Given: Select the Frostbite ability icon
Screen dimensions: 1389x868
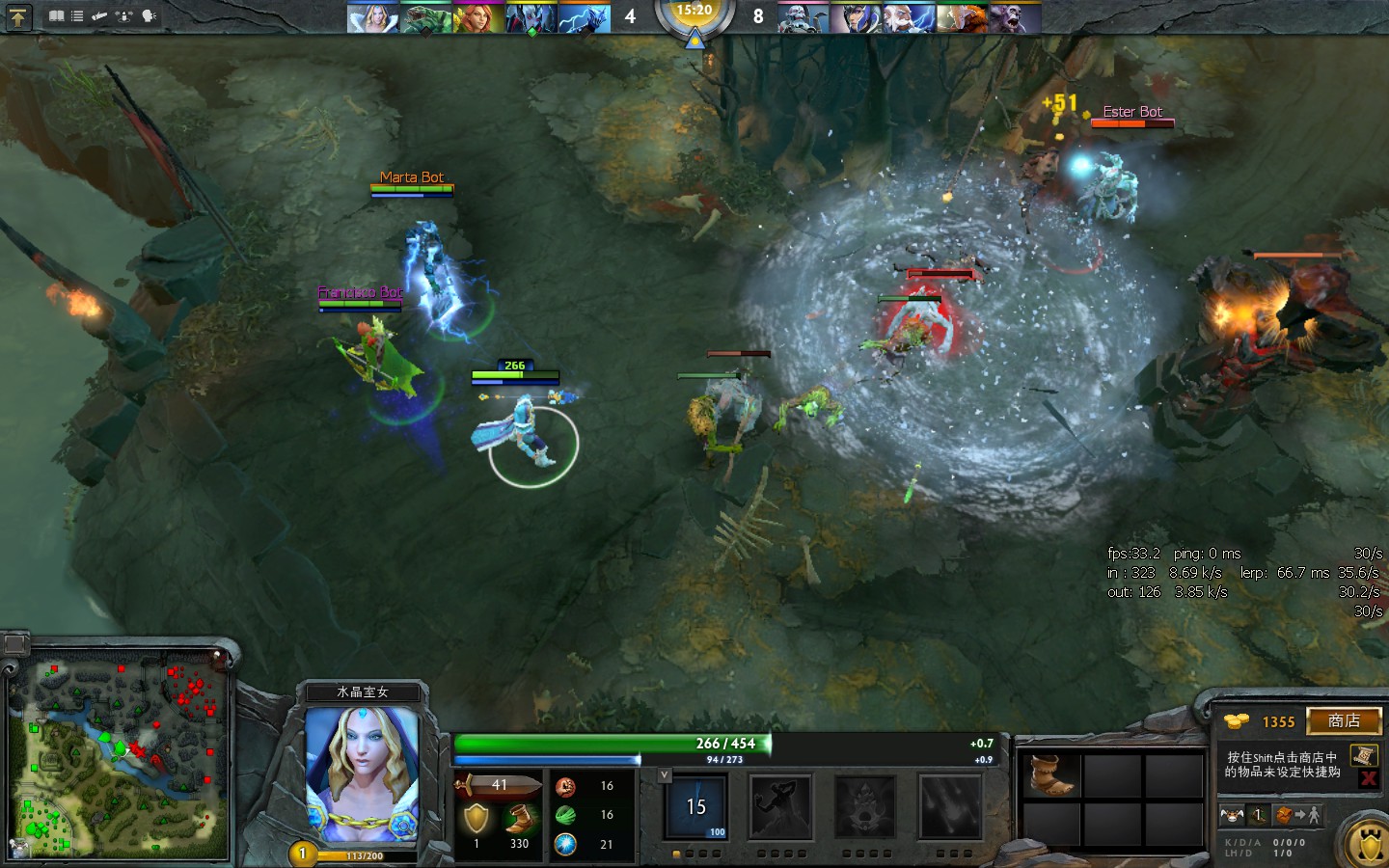Looking at the screenshot, I should (780, 807).
